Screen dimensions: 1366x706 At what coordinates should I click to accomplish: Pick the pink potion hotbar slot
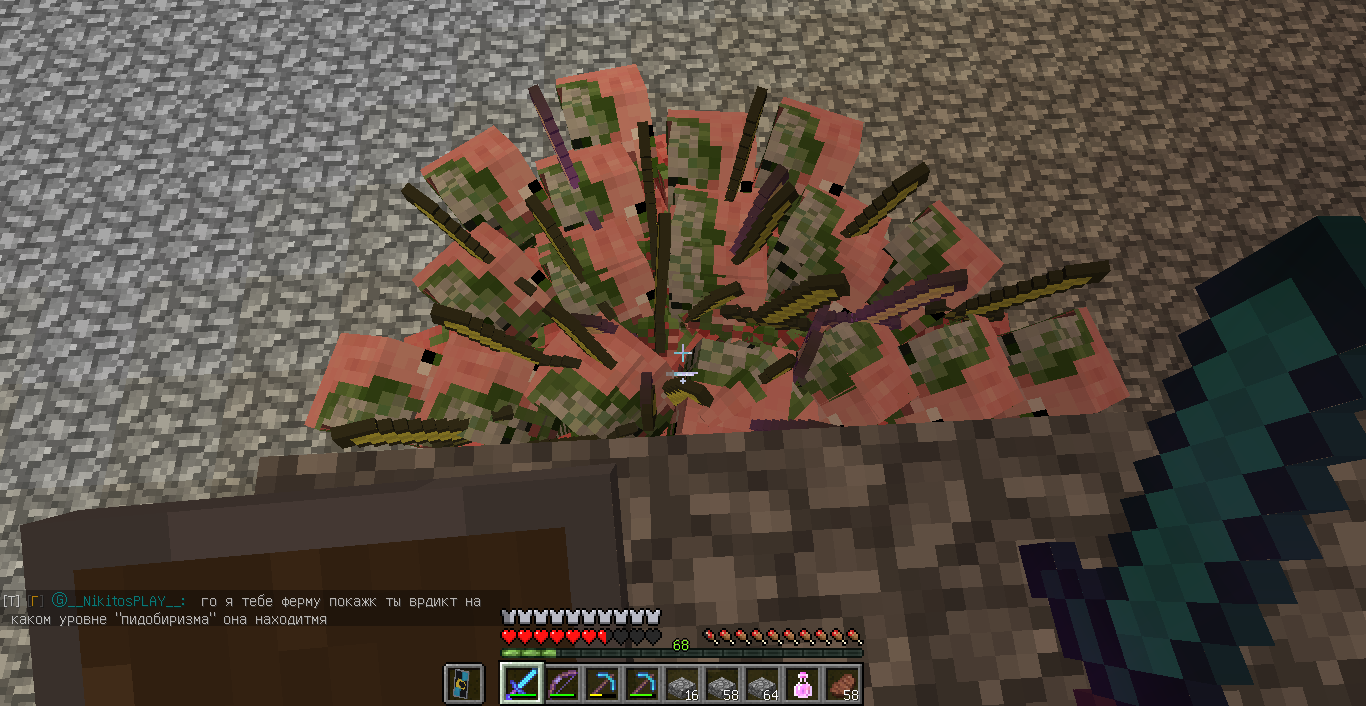click(802, 684)
